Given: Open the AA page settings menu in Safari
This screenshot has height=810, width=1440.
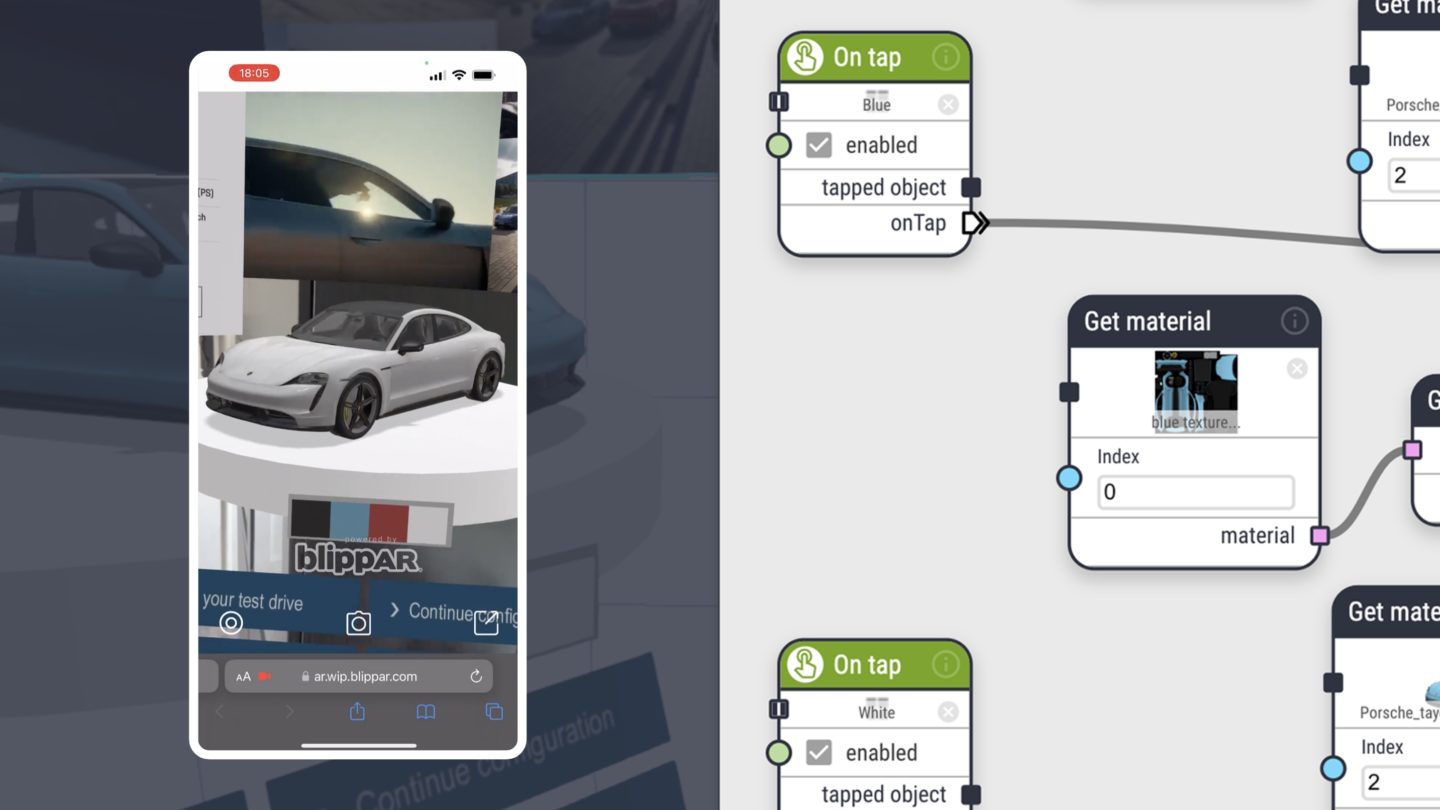Looking at the screenshot, I should (x=242, y=676).
